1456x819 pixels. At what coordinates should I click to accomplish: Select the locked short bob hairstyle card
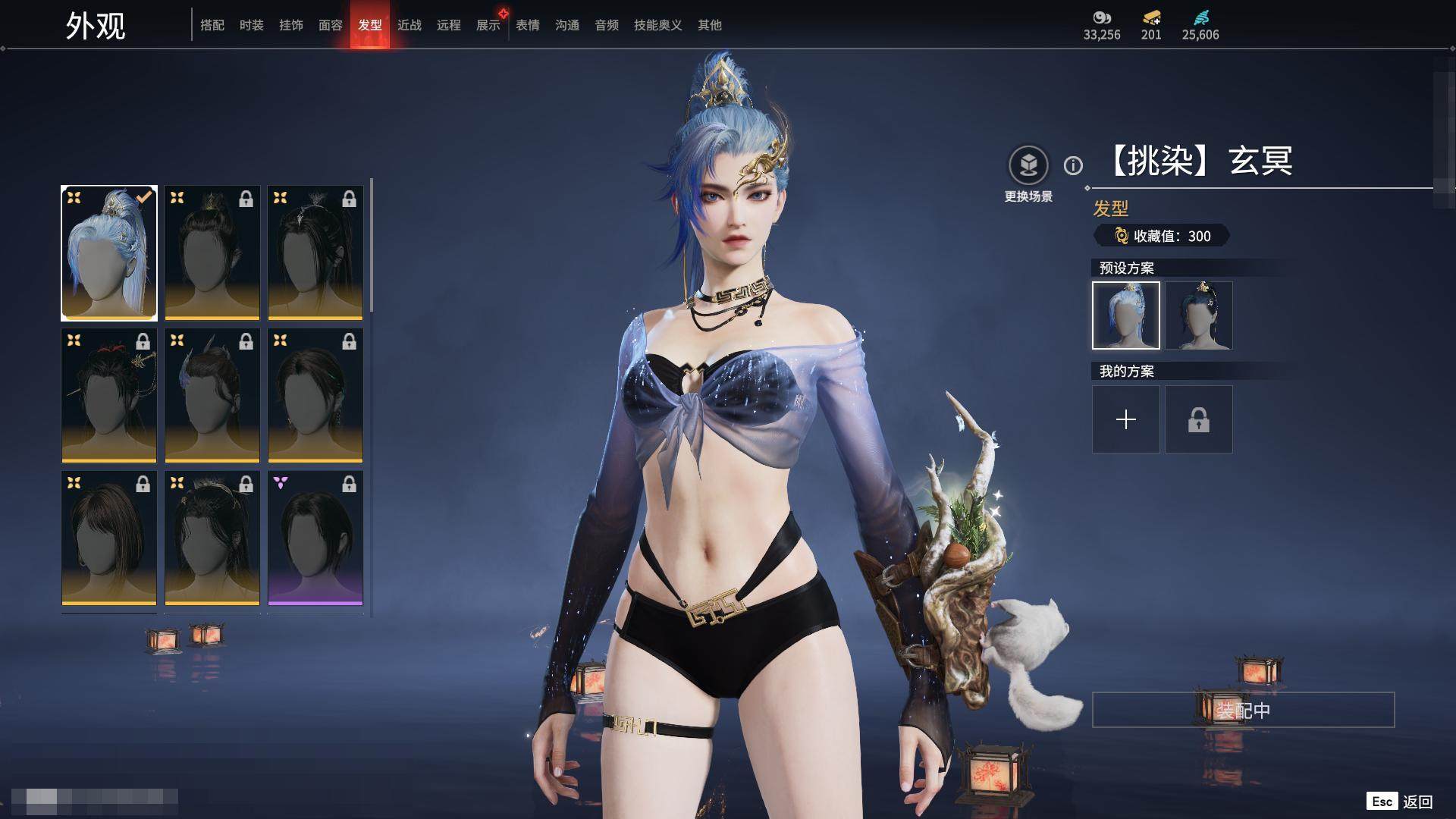coord(109,538)
